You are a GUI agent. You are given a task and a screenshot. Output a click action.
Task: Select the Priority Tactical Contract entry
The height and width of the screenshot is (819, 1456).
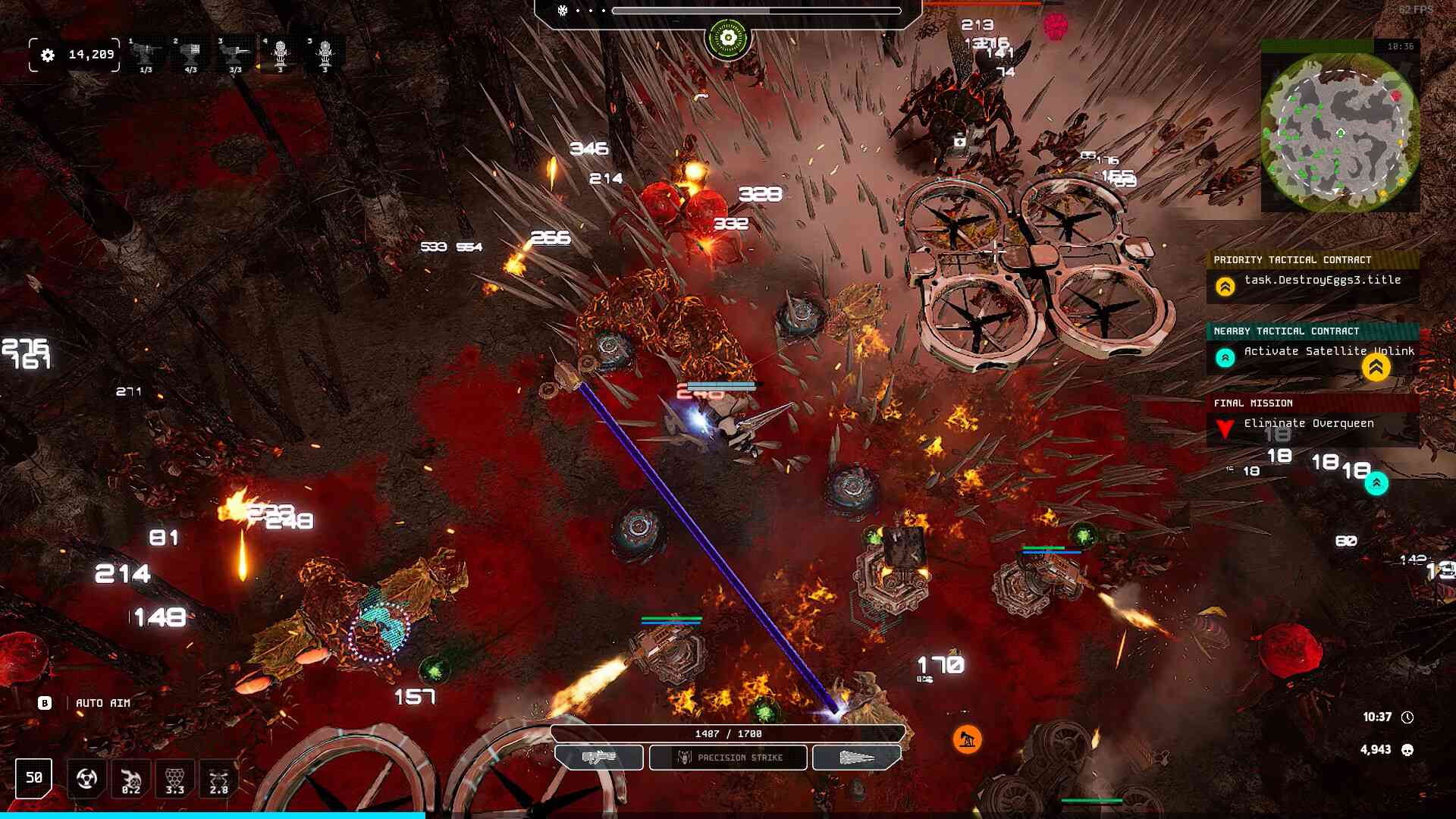point(1312,280)
